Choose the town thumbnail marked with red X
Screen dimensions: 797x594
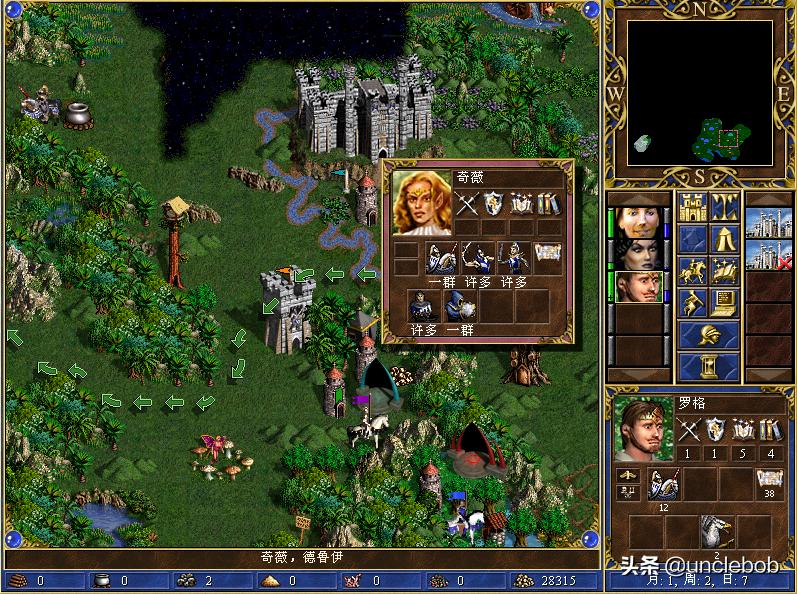pos(769,253)
